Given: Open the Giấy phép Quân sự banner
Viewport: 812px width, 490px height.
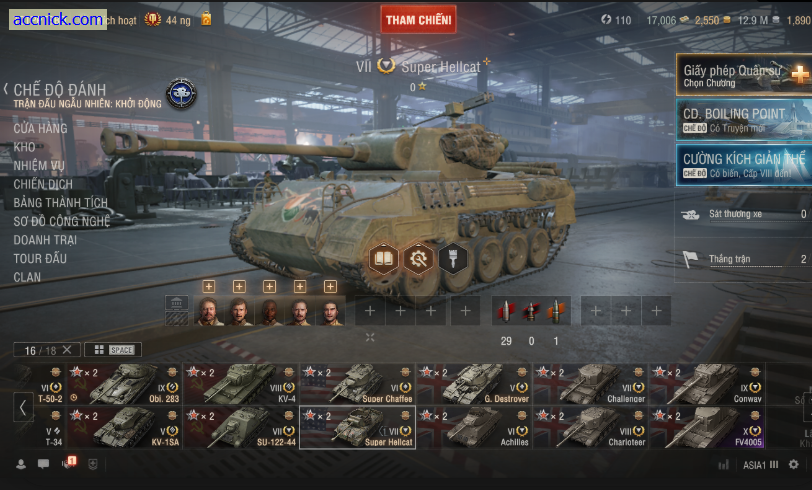Looking at the screenshot, I should click(x=744, y=75).
